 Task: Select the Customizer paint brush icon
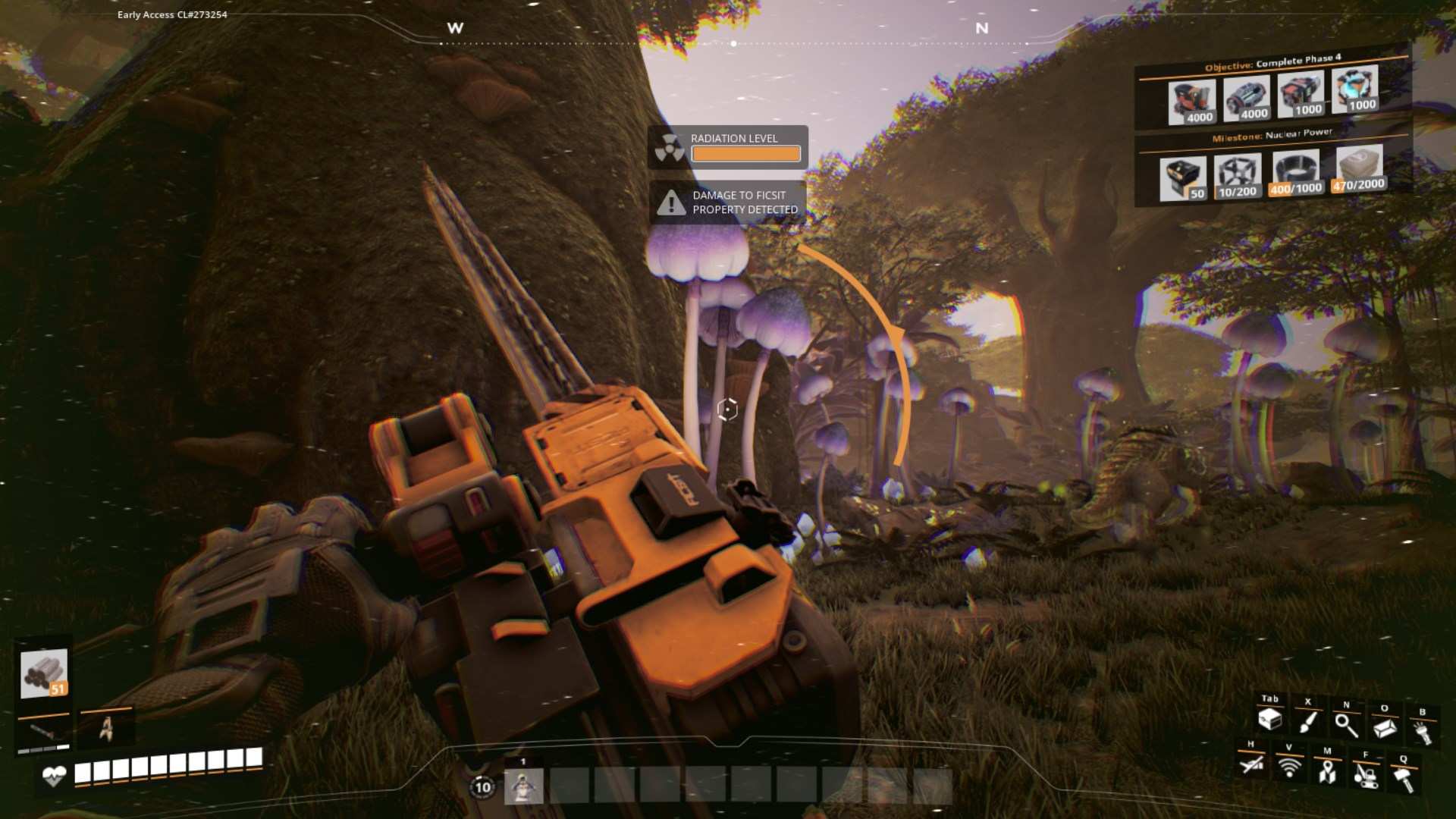(x=1307, y=722)
